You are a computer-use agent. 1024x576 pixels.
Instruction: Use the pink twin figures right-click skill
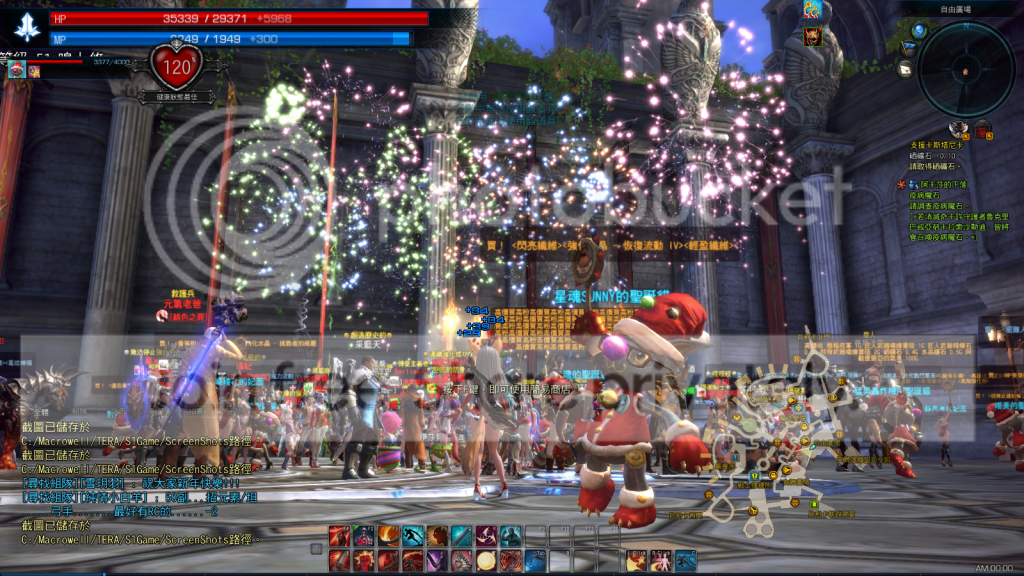point(661,560)
